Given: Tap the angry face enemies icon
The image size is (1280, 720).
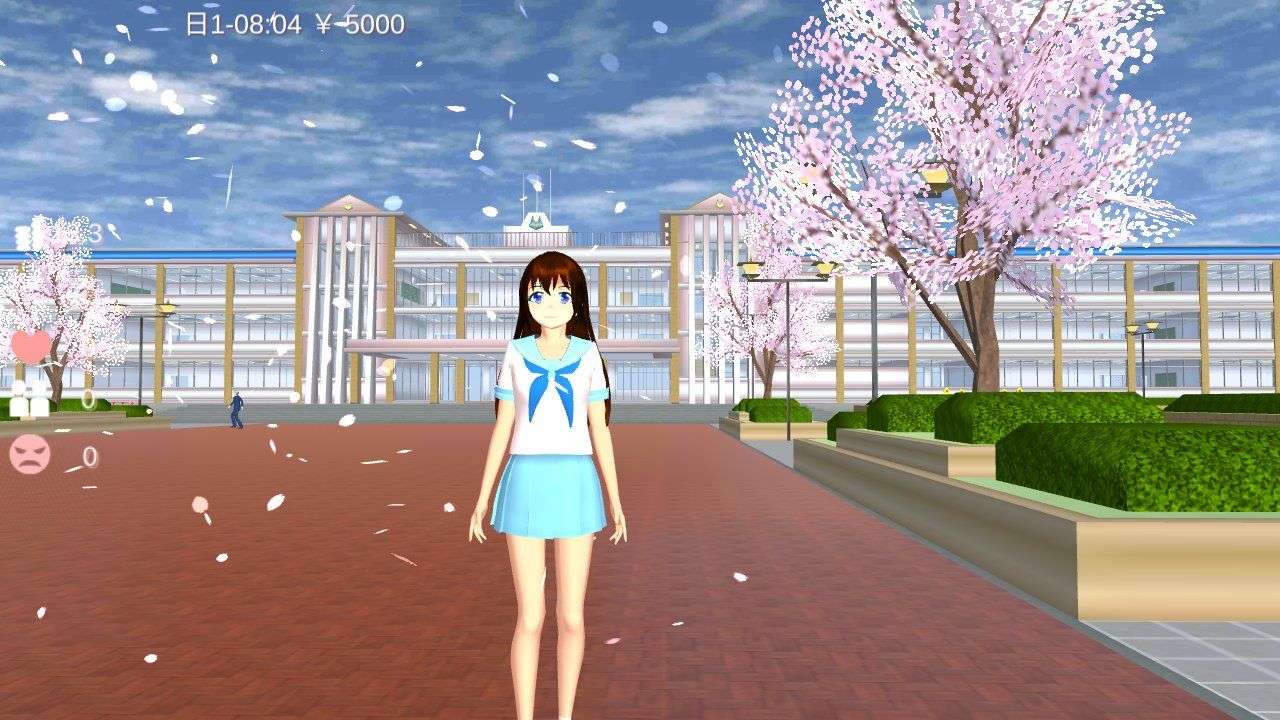Looking at the screenshot, I should (x=30, y=455).
